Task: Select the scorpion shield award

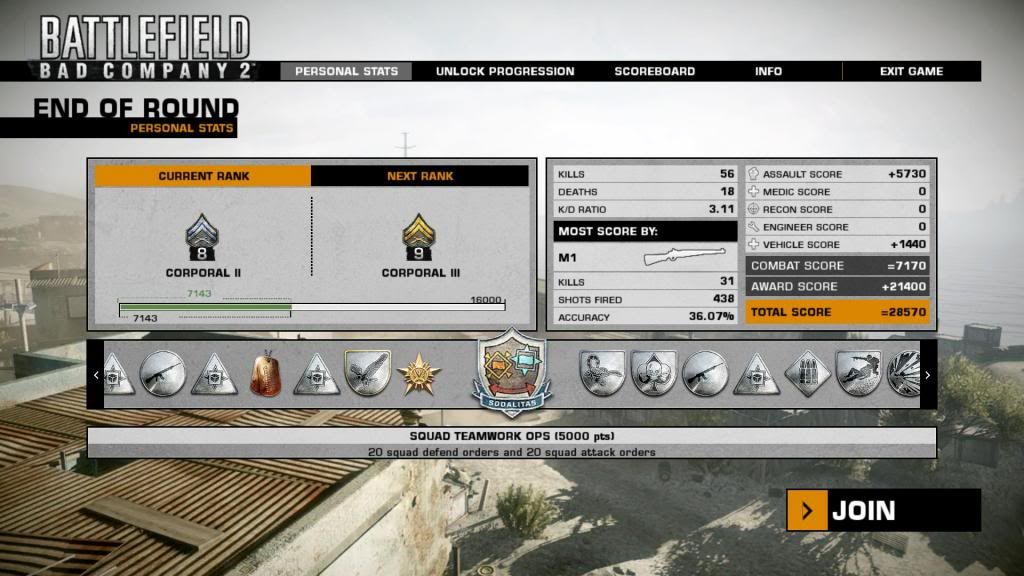Action: pos(602,374)
